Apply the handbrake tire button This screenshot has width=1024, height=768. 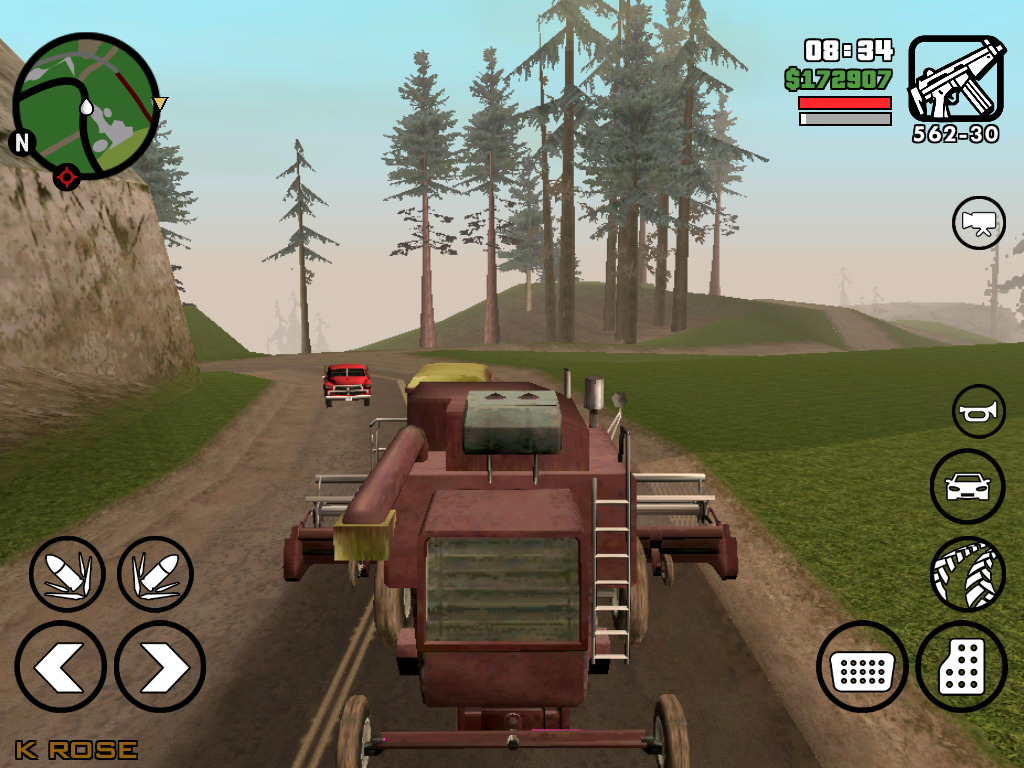point(967,573)
